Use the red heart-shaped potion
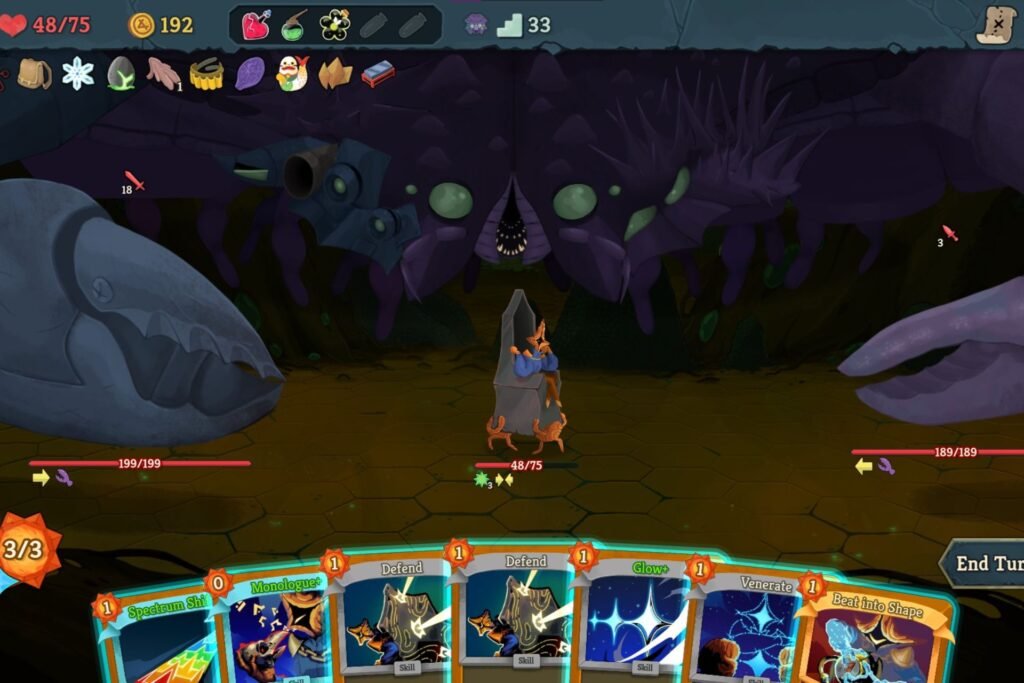 (256, 25)
